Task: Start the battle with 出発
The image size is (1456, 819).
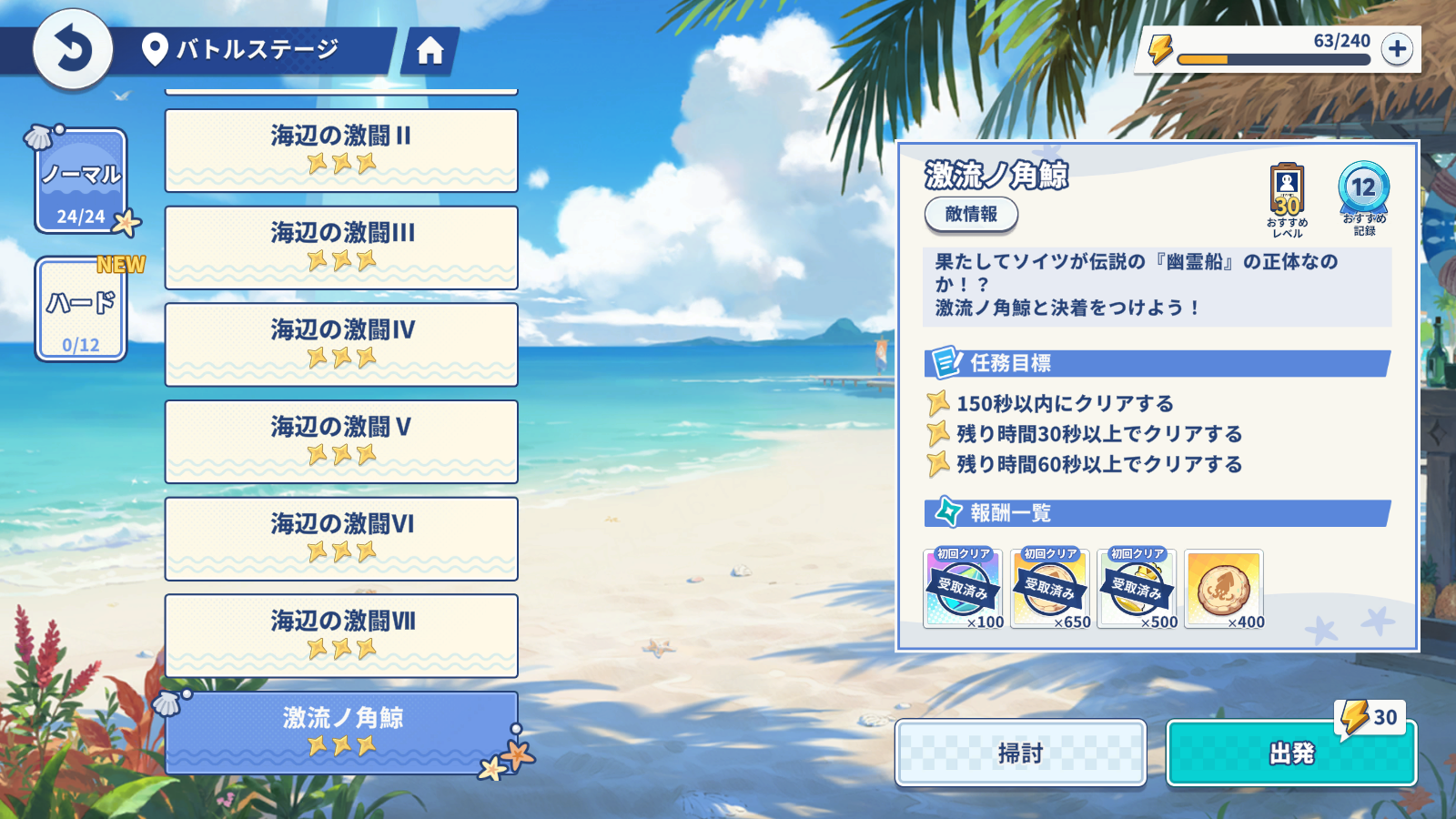Action: [1291, 753]
